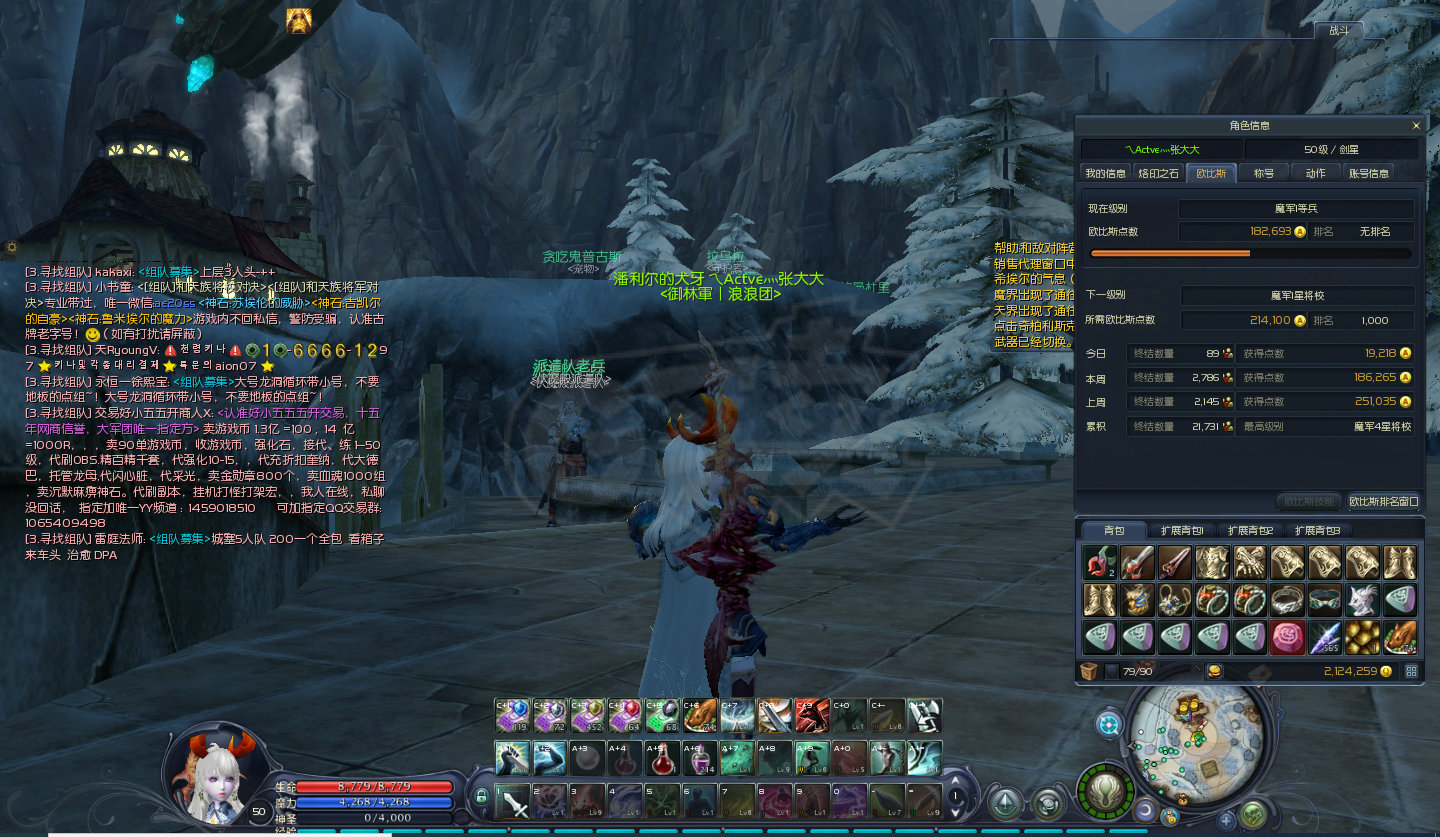This screenshot has height=837, width=1440.
Task: Select the 称号 tab
Action: click(1264, 173)
